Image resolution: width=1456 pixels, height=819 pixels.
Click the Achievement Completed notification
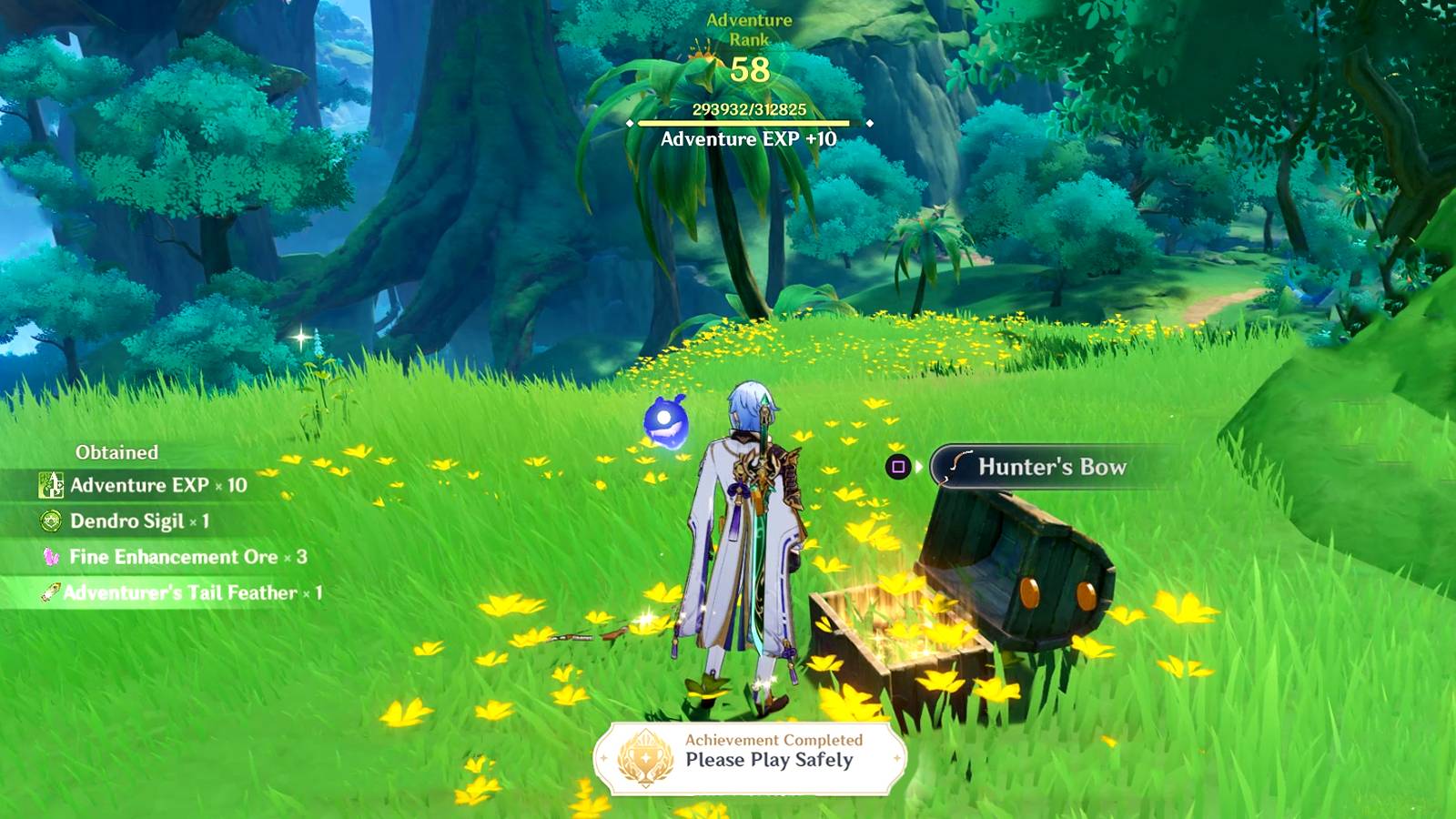pos(773,742)
